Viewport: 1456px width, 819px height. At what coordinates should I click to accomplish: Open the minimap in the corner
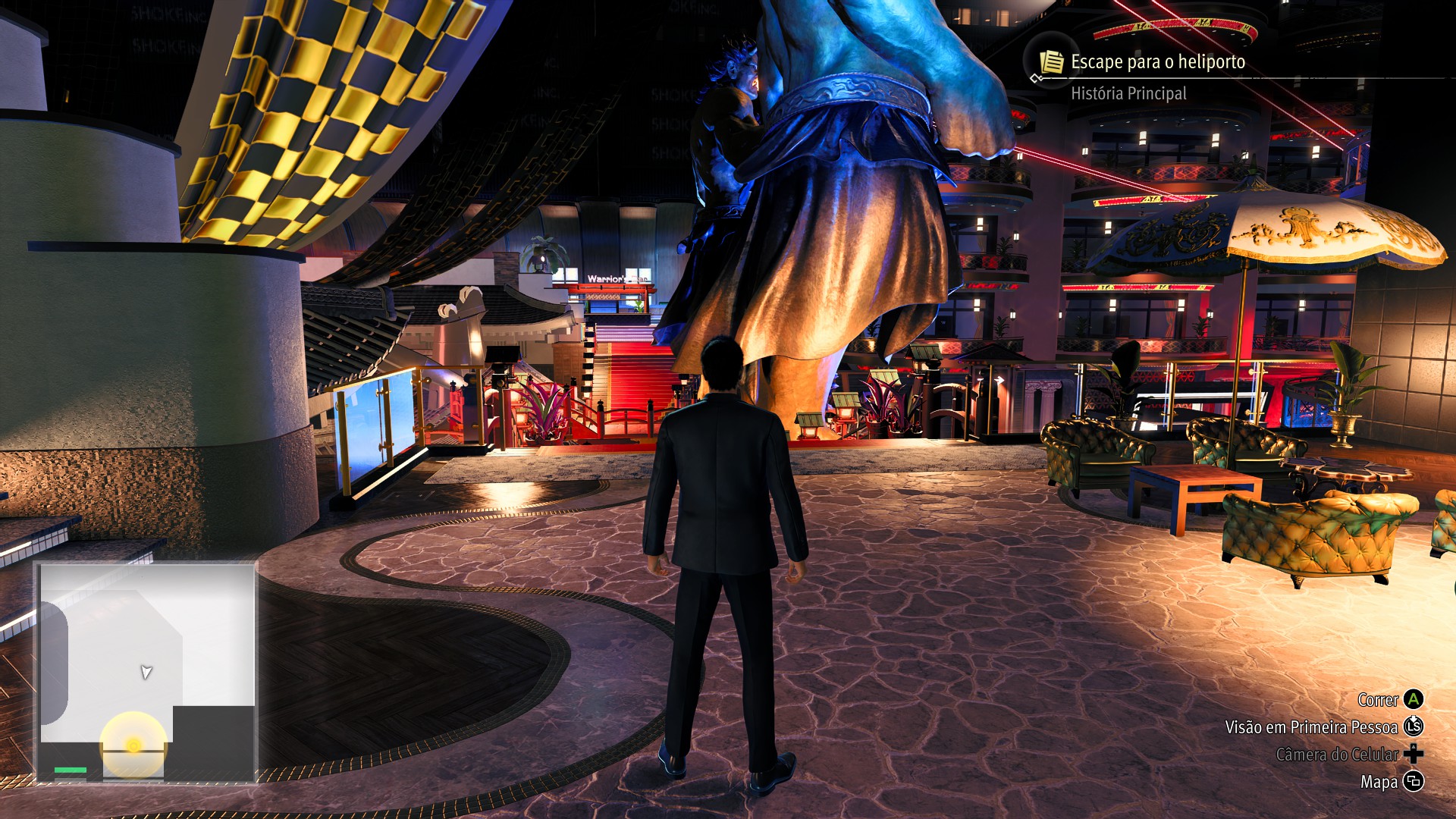click(147, 672)
